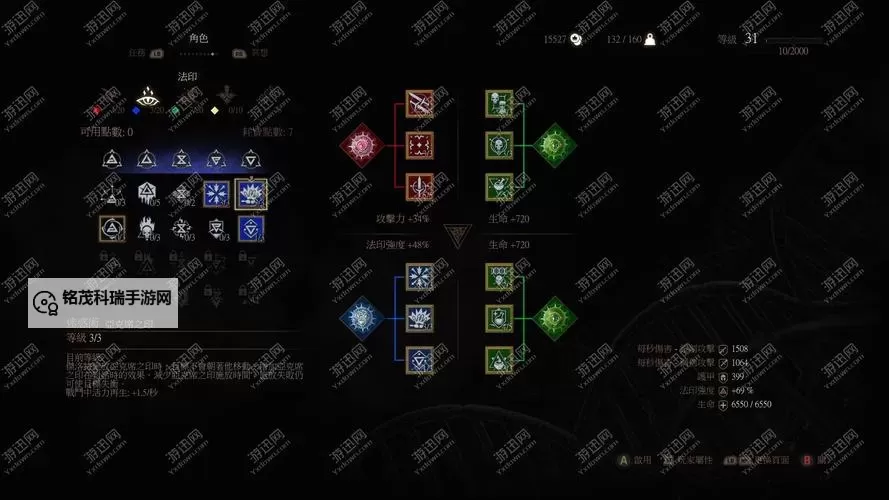Choose the hourglass Yrden sign in the top sign row
The width and height of the screenshot is (889, 500).
(181, 158)
